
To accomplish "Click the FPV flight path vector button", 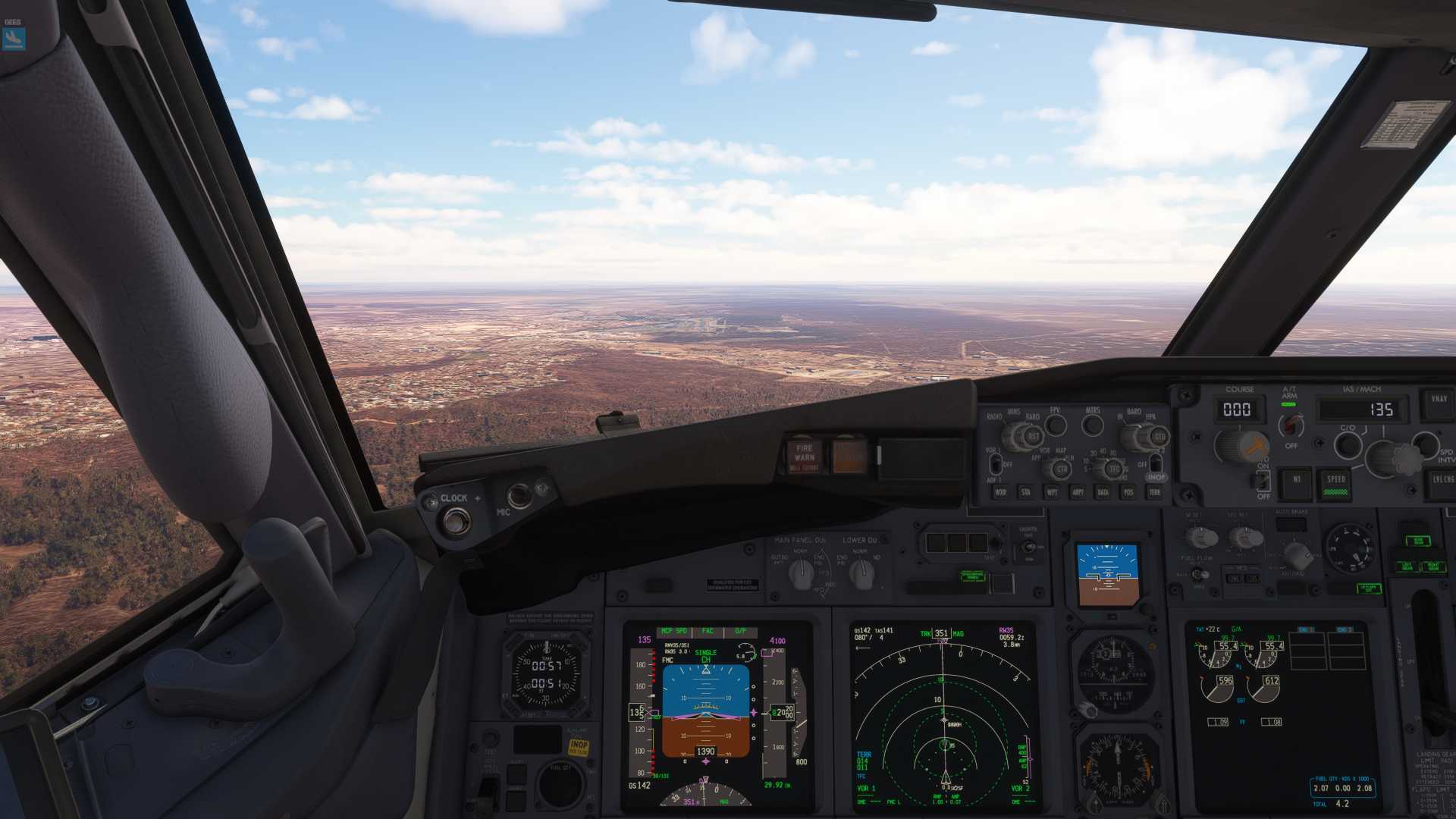I will 1056,425.
